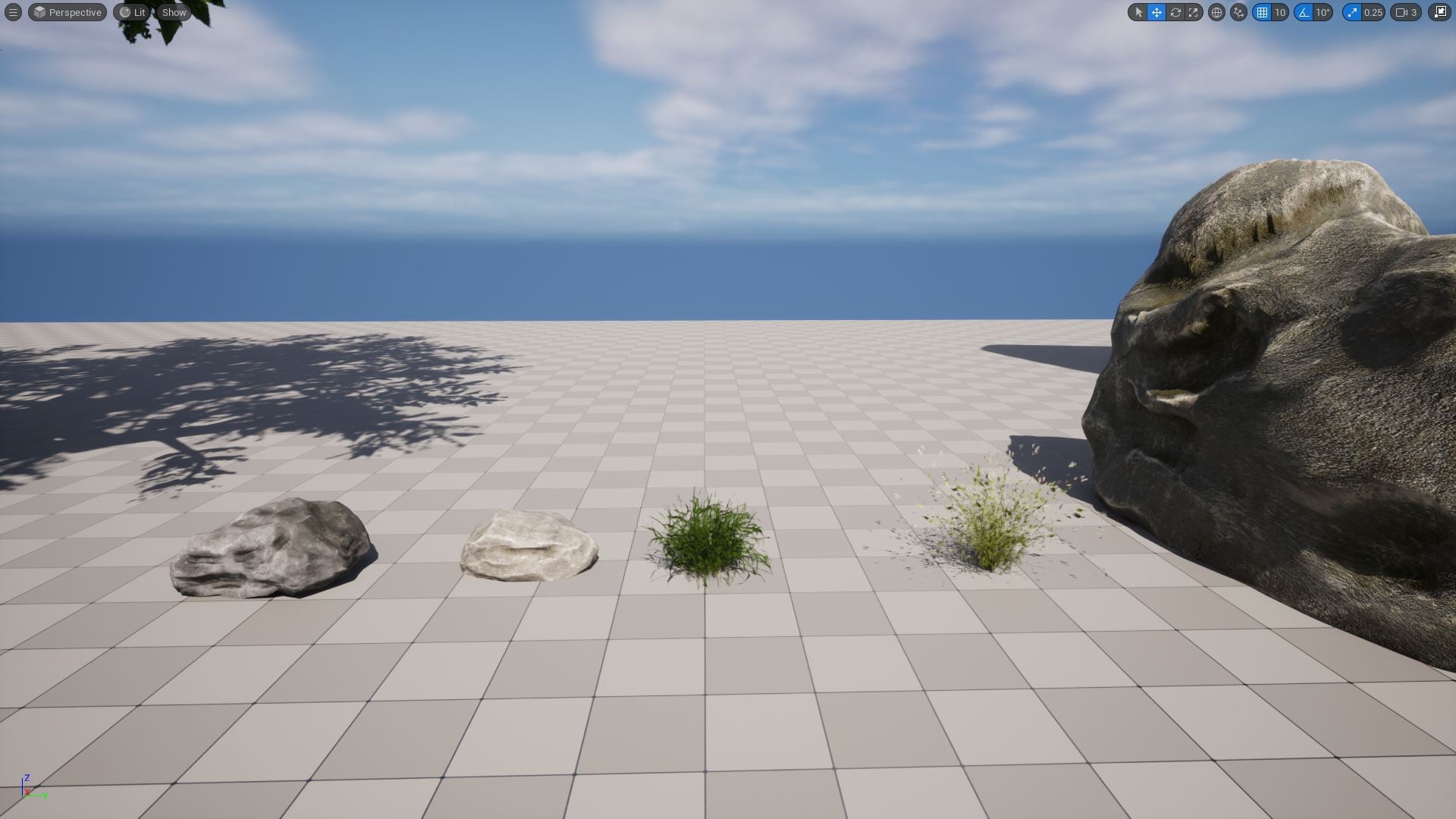This screenshot has width=1456, height=819.
Task: Open the Show flags menu
Action: click(174, 12)
